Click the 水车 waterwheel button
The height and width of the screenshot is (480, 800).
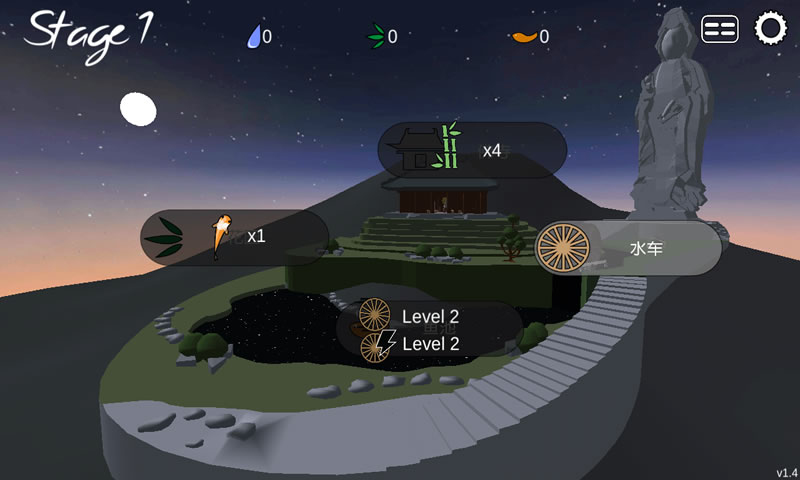tap(628, 248)
